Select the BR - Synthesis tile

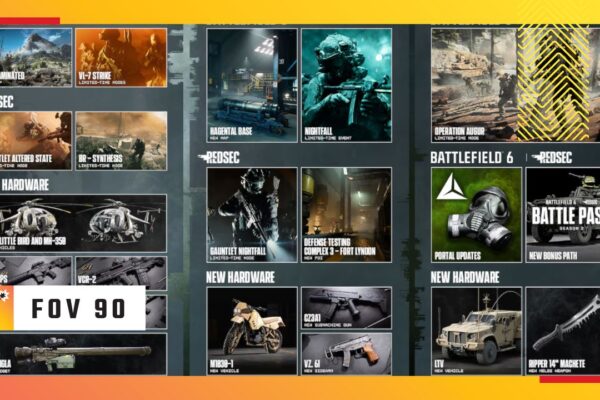[120, 140]
